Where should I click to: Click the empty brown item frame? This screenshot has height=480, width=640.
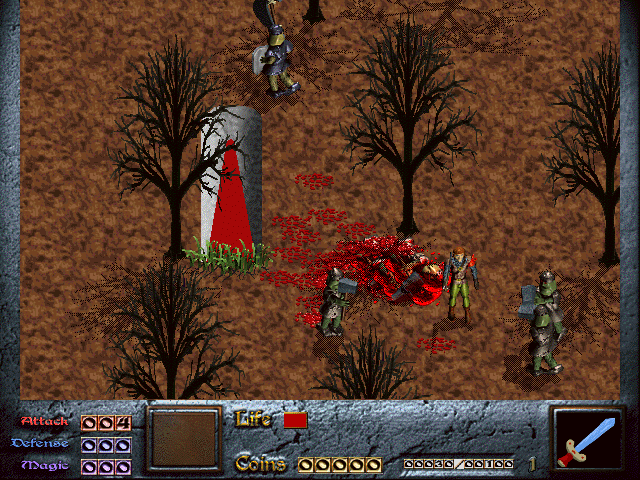point(183,438)
